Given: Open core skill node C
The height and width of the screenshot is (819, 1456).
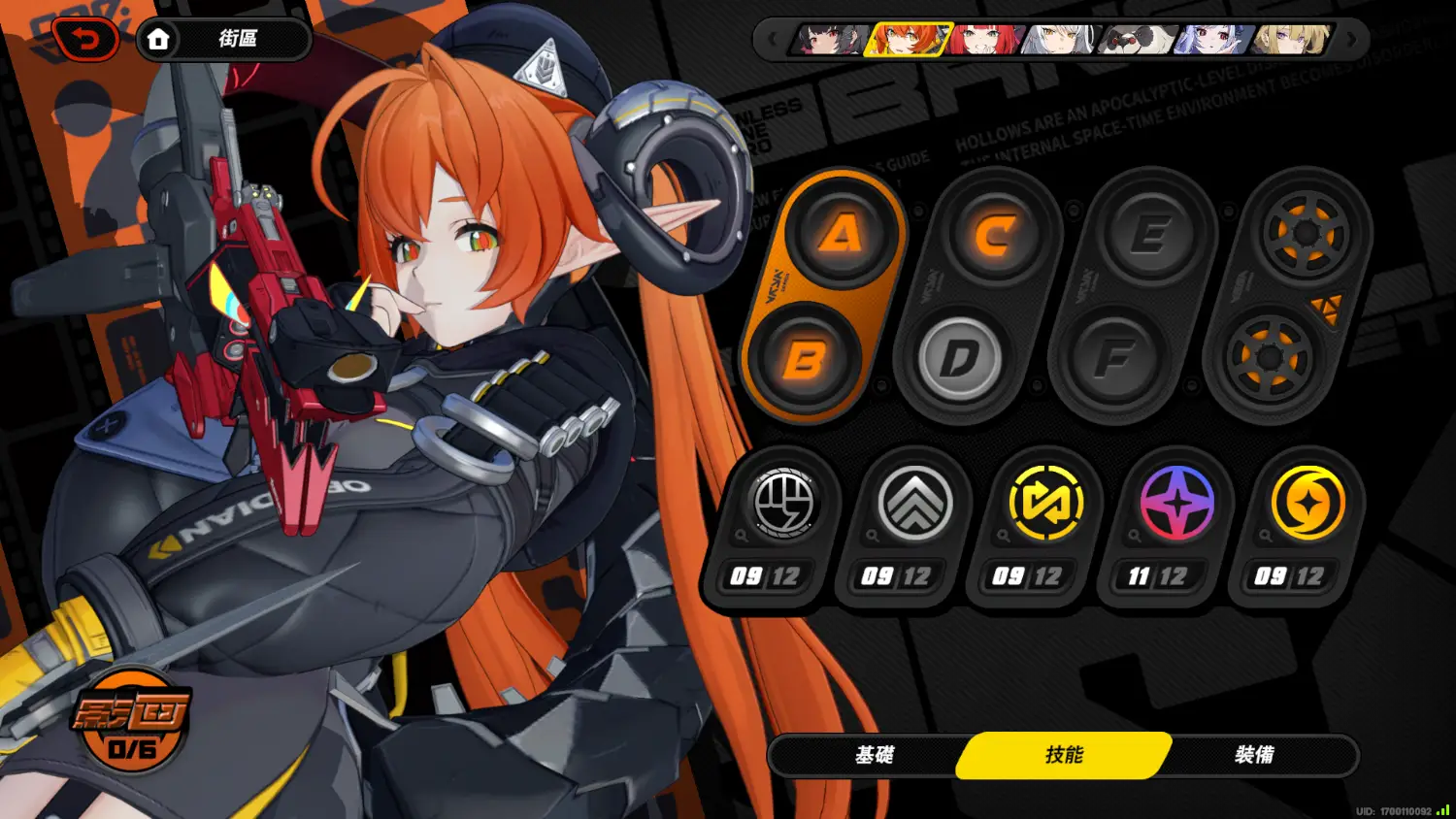Looking at the screenshot, I should tap(995, 234).
